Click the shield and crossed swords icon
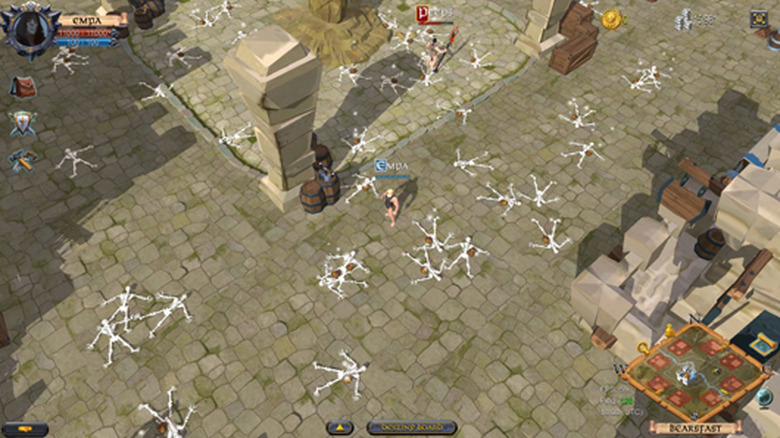The height and width of the screenshot is (438, 780). click(x=23, y=123)
